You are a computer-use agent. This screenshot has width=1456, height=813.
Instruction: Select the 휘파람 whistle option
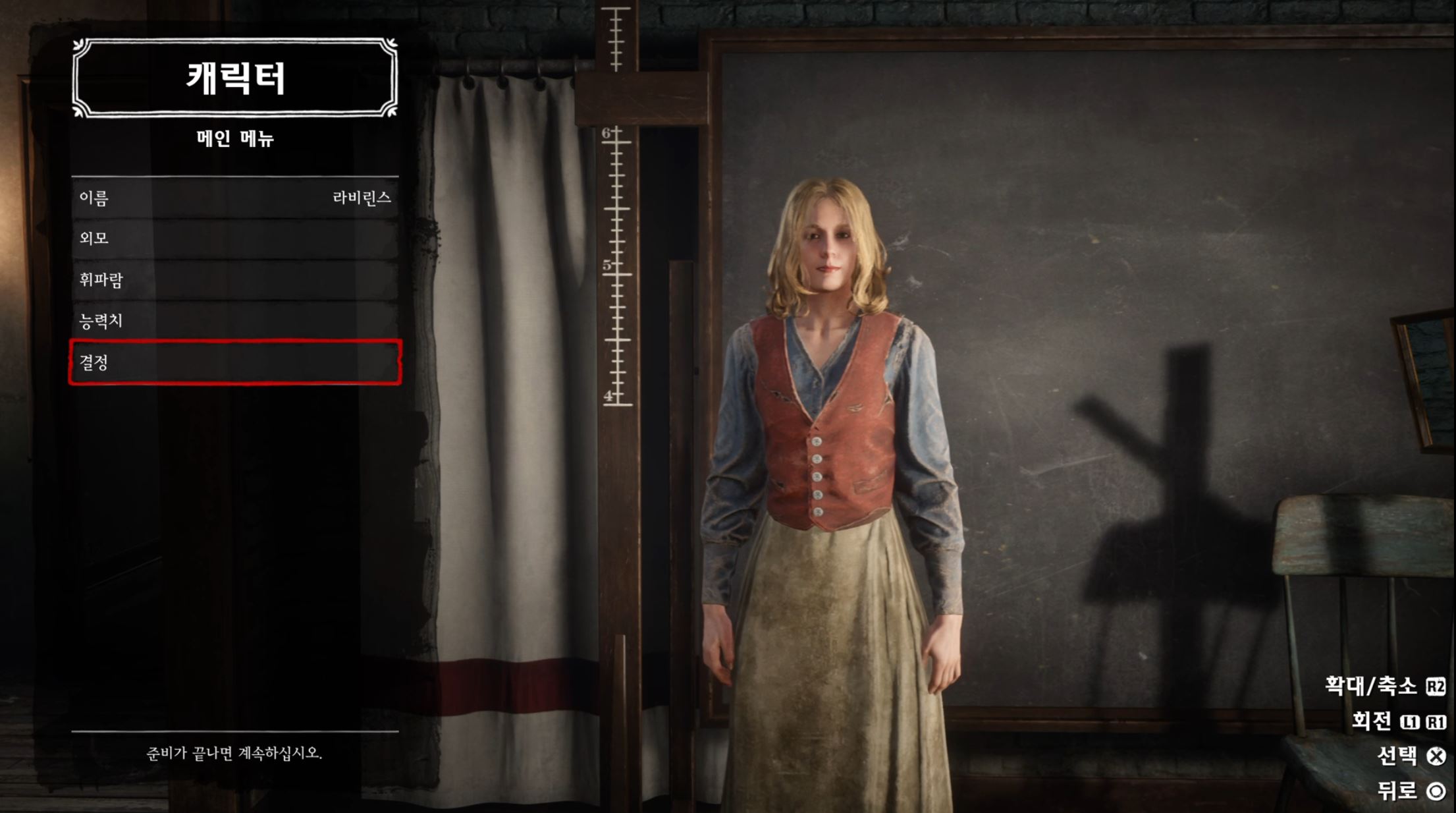(235, 280)
